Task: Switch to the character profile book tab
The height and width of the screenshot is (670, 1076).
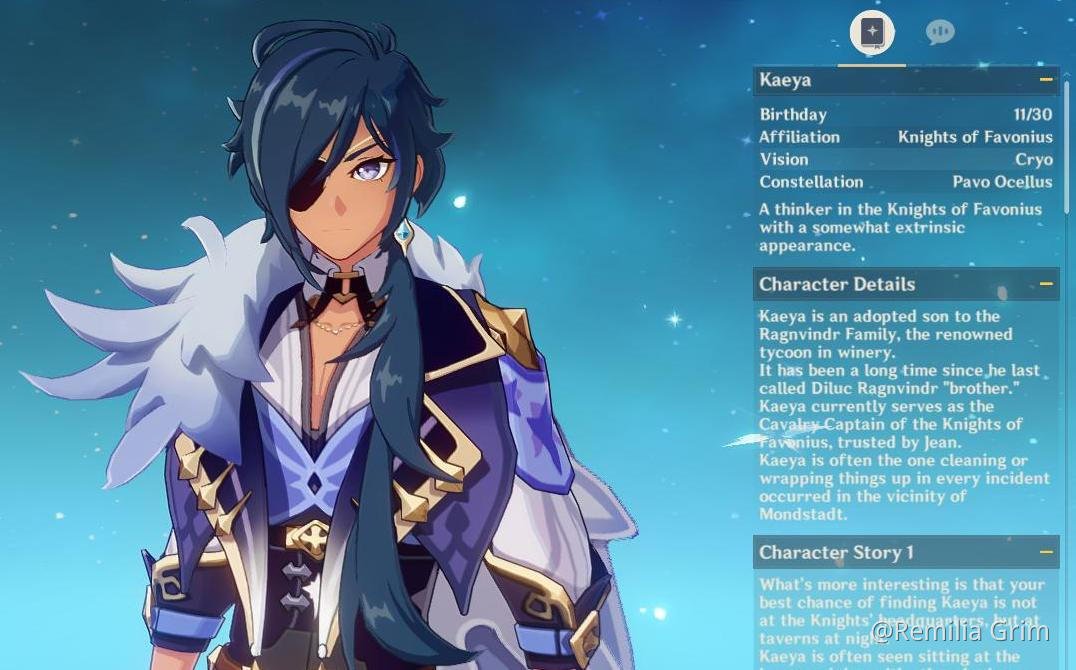Action: 872,32
